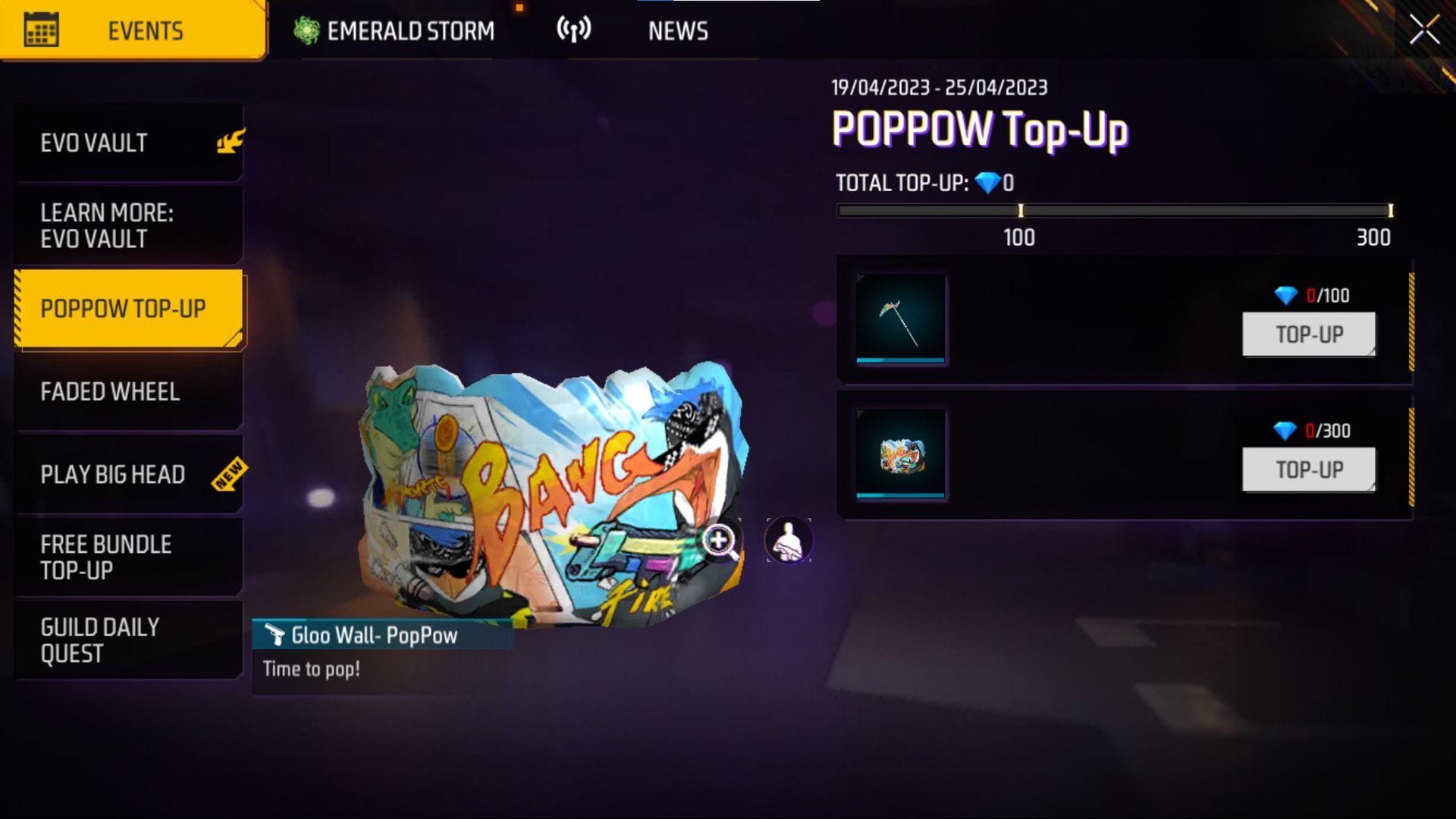Open the News tab

point(677,30)
